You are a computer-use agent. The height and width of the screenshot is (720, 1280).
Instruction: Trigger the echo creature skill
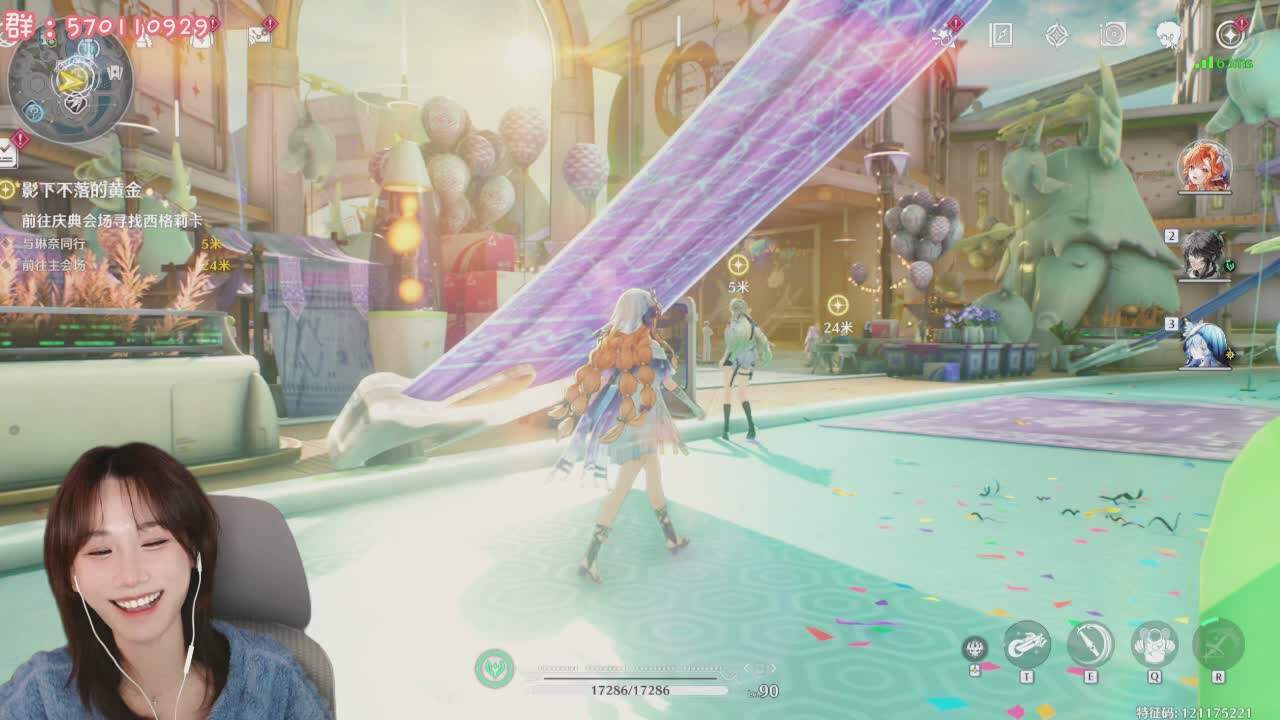1154,643
